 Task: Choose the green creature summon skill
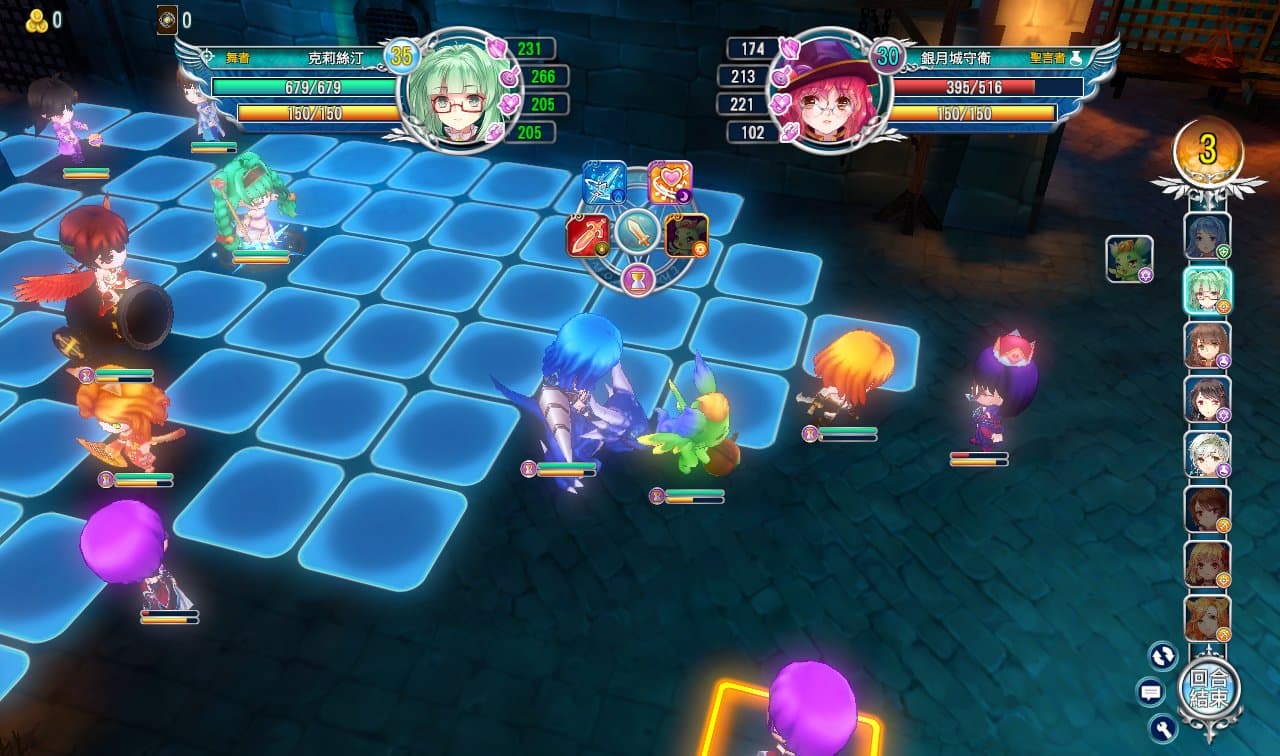(686, 236)
